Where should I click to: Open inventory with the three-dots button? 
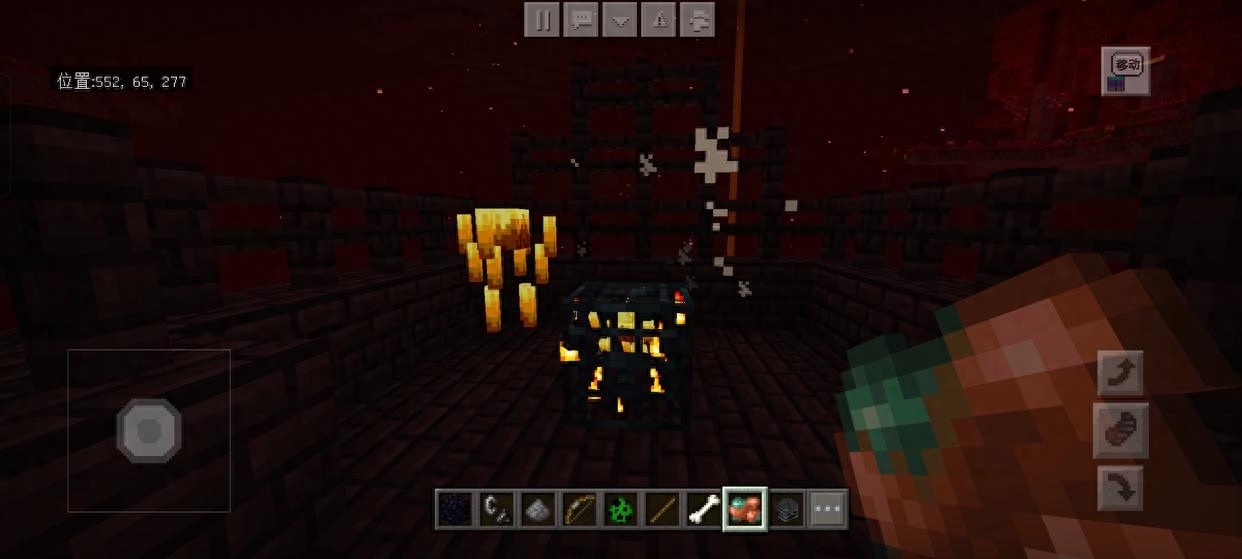coord(828,510)
